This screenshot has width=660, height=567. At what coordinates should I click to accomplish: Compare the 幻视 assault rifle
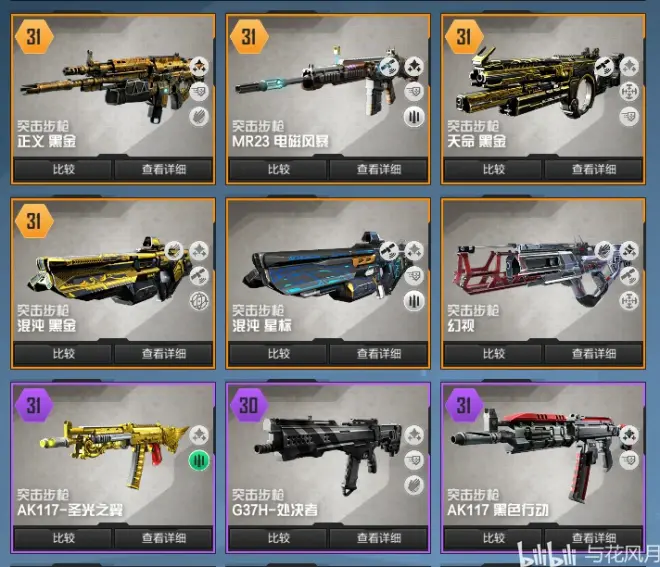(494, 353)
